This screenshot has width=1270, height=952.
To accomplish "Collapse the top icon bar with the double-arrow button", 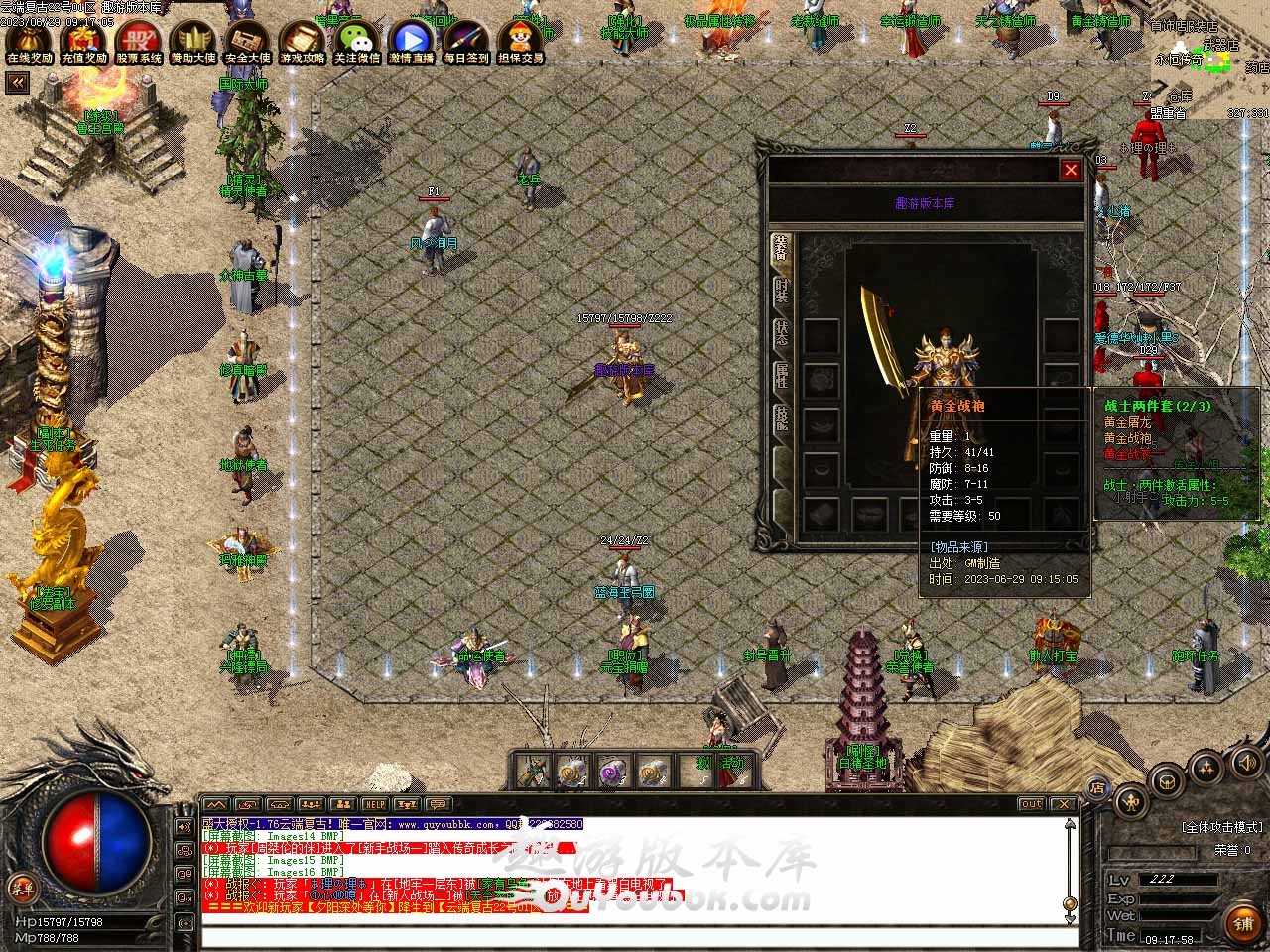I will tap(17, 84).
